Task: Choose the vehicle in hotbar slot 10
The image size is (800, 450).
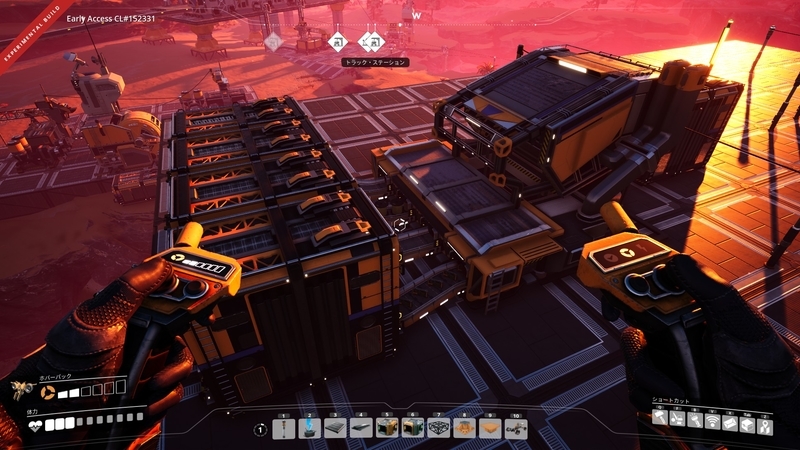Action: coord(516,428)
